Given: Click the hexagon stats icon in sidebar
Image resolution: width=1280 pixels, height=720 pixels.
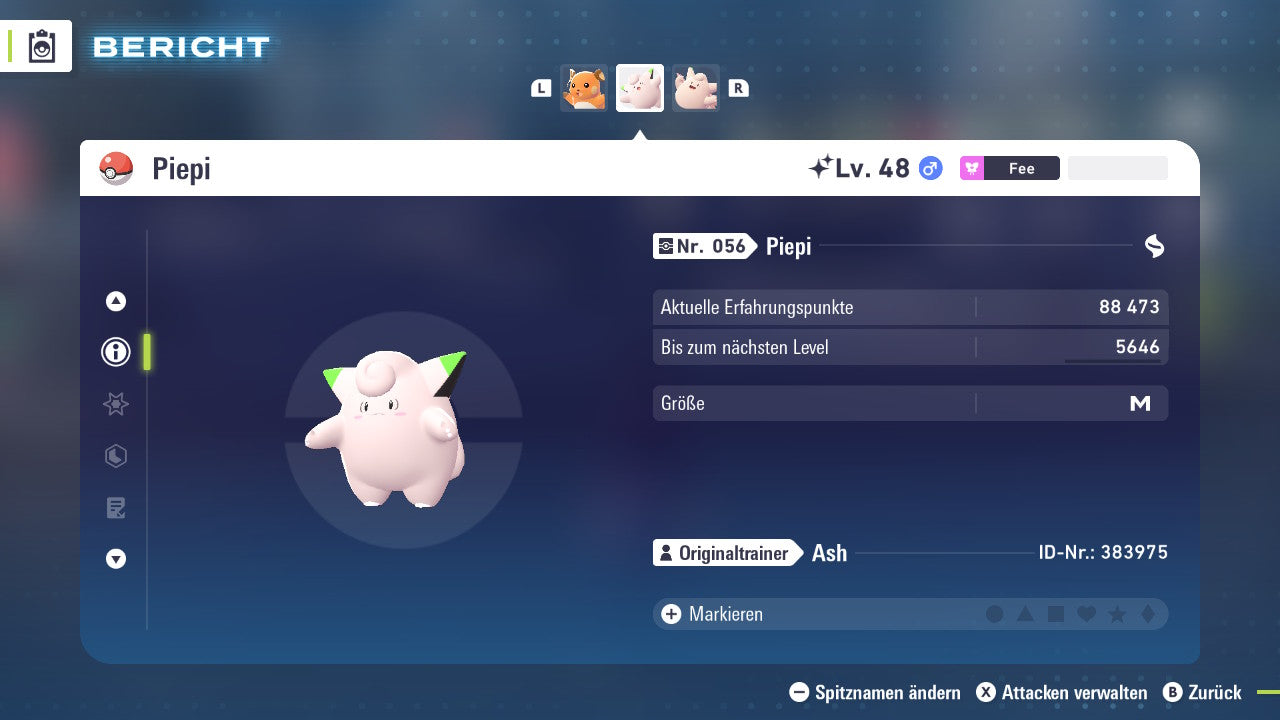Looking at the screenshot, I should coord(115,456).
